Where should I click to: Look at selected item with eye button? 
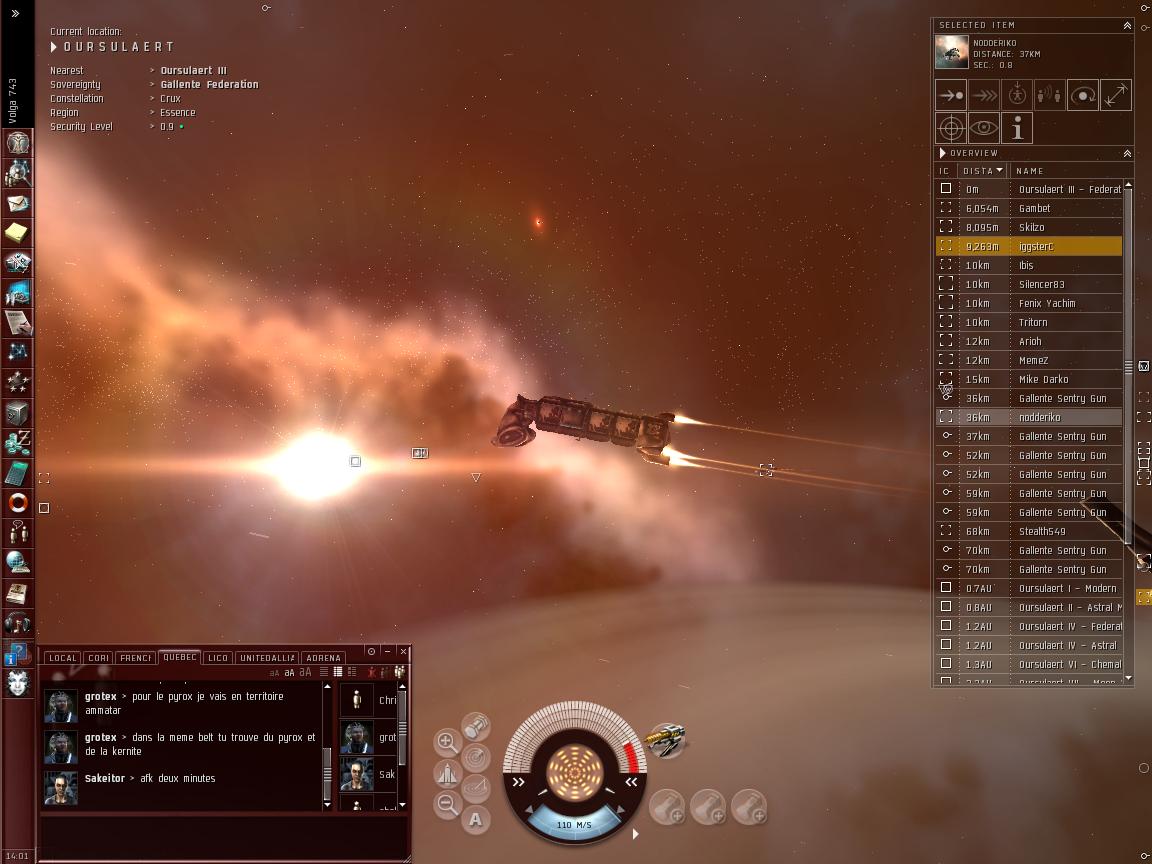point(983,128)
